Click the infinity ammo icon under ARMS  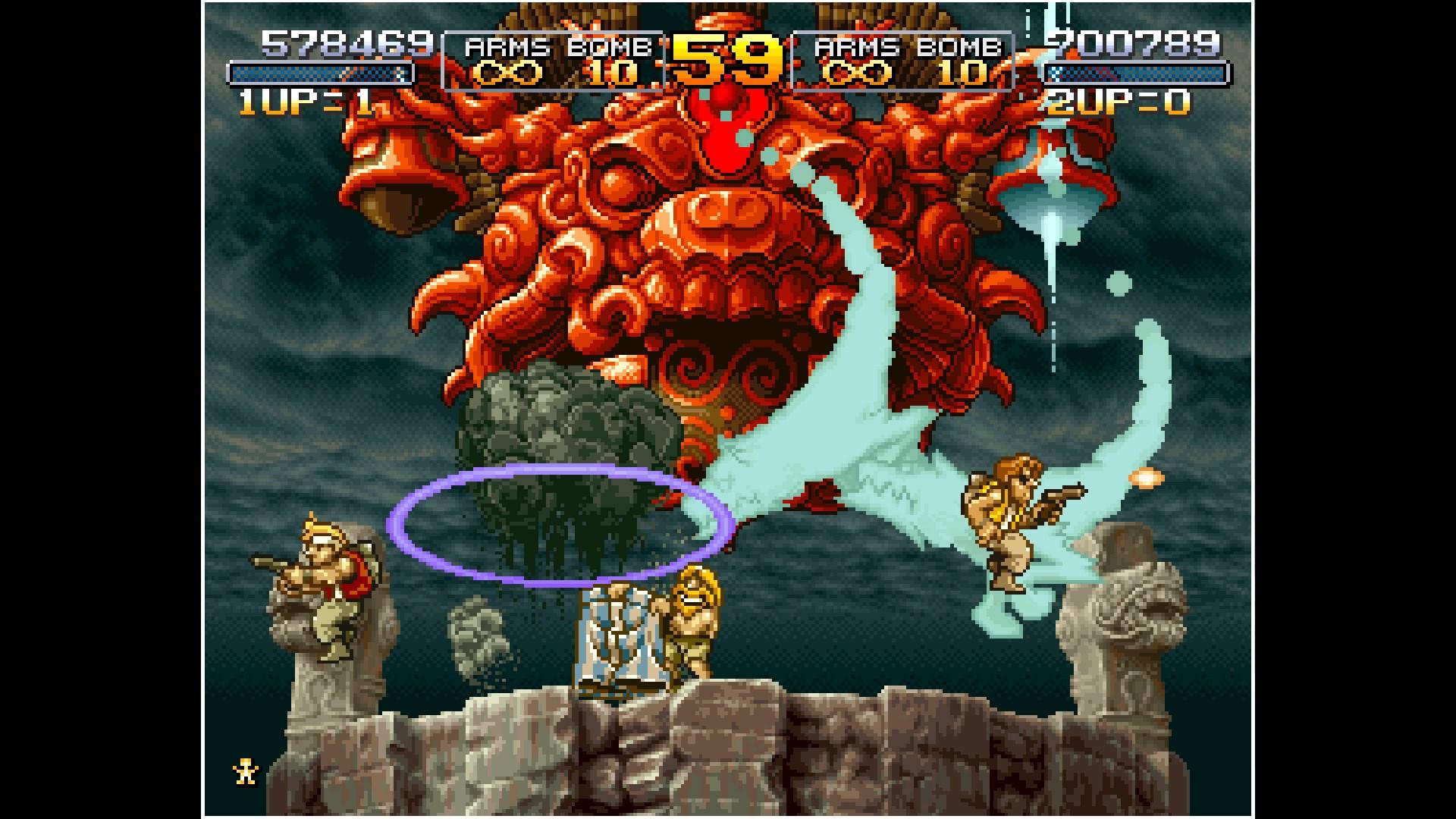click(x=510, y=74)
